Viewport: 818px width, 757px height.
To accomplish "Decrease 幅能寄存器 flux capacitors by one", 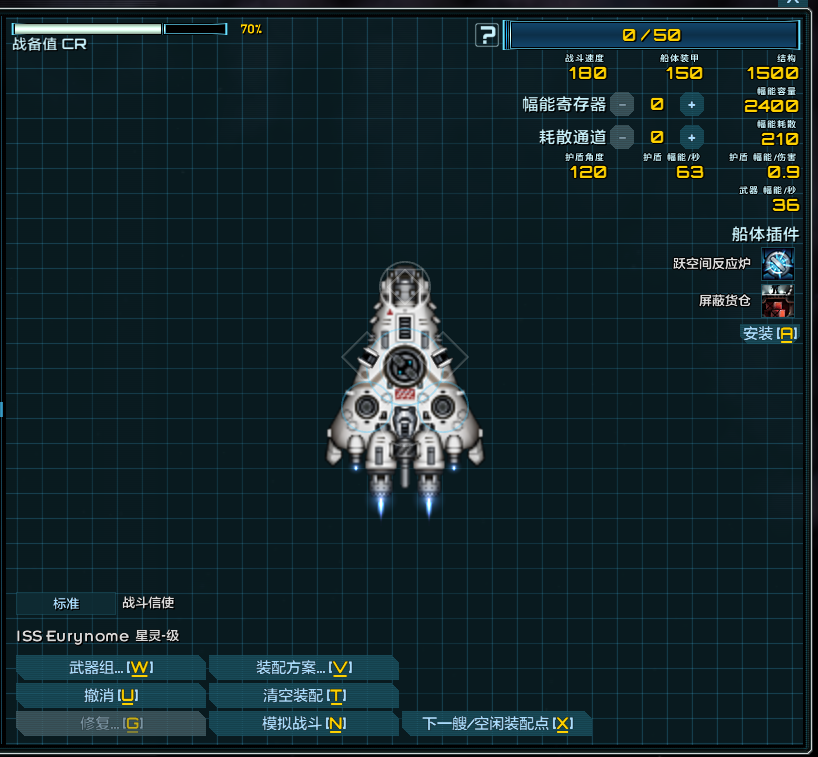I will 622,104.
